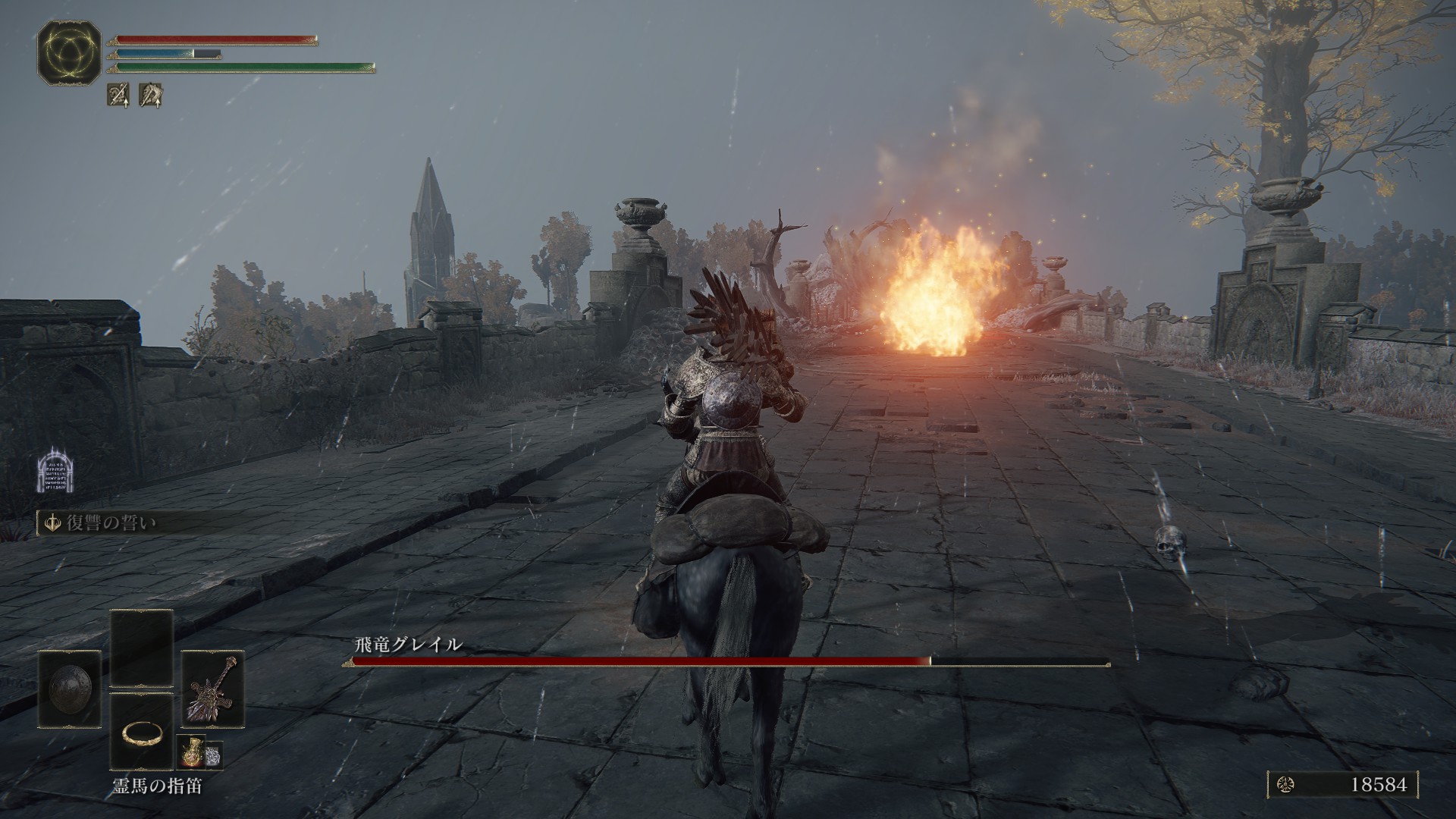Image resolution: width=1456 pixels, height=819 pixels.
Task: Inspect the first buff status icon
Action: point(118,95)
